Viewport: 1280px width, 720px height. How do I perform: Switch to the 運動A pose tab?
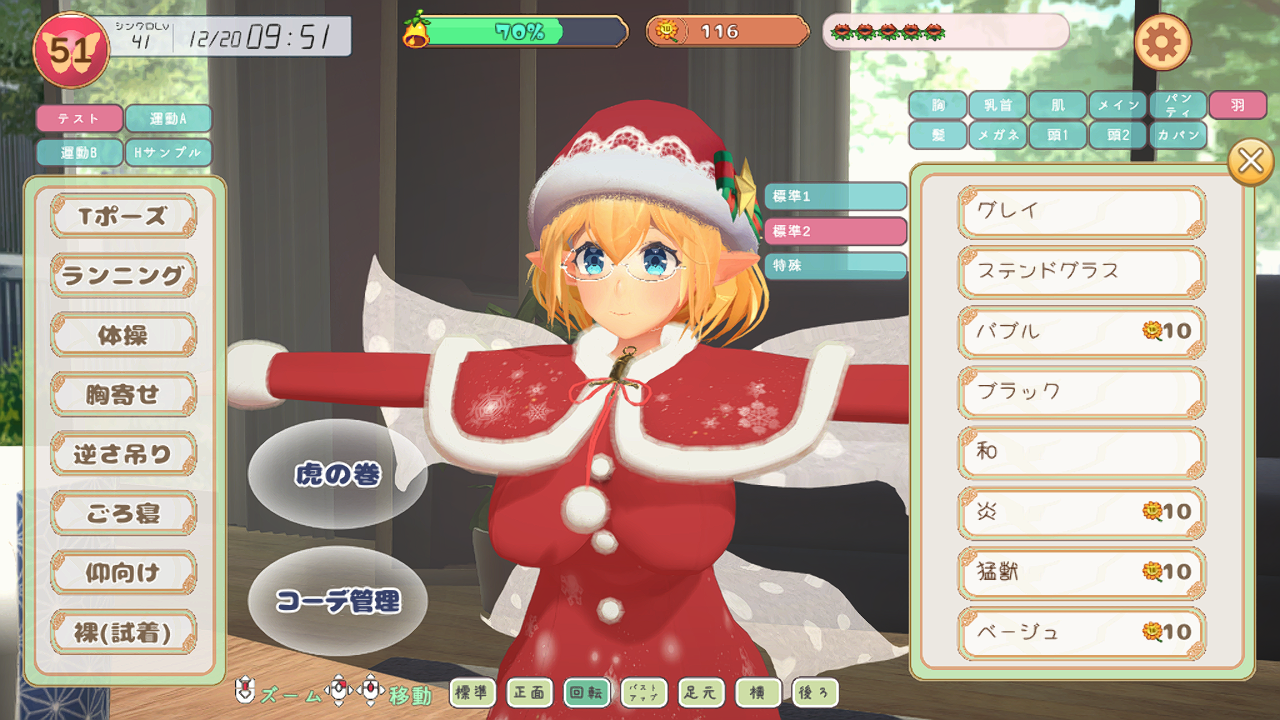(x=168, y=119)
